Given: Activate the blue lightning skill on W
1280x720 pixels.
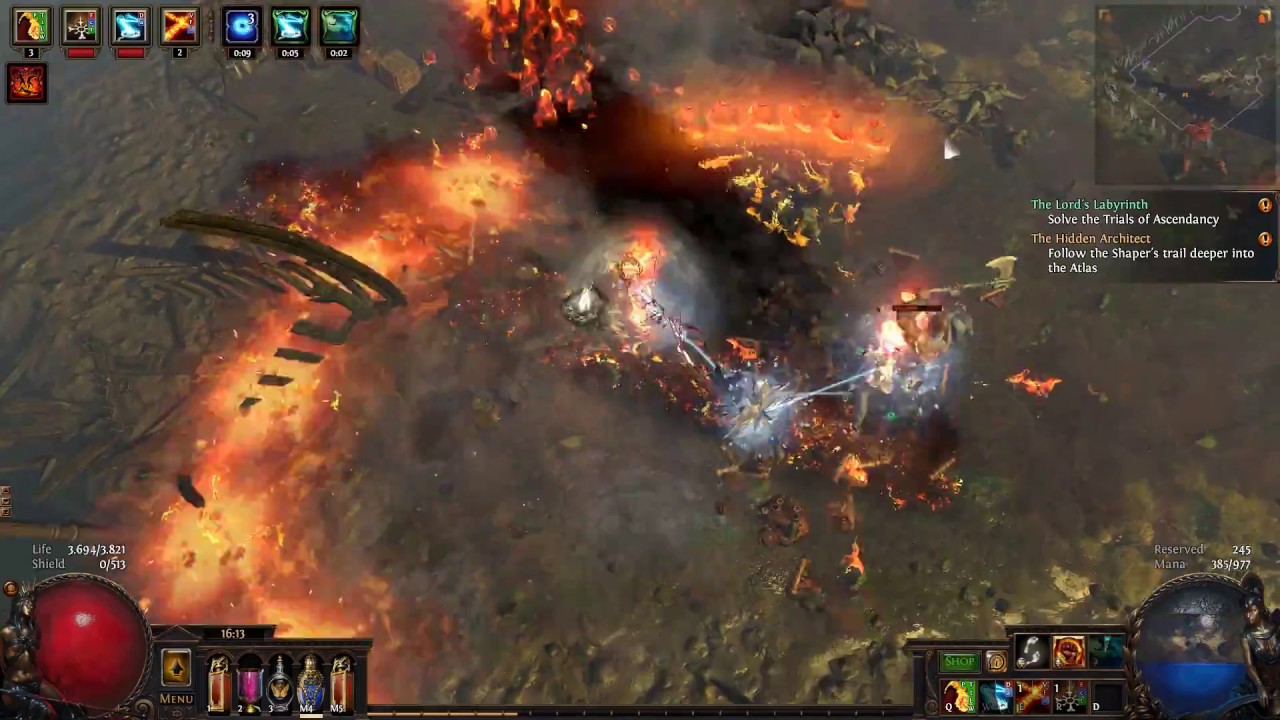Looking at the screenshot, I should (x=995, y=696).
